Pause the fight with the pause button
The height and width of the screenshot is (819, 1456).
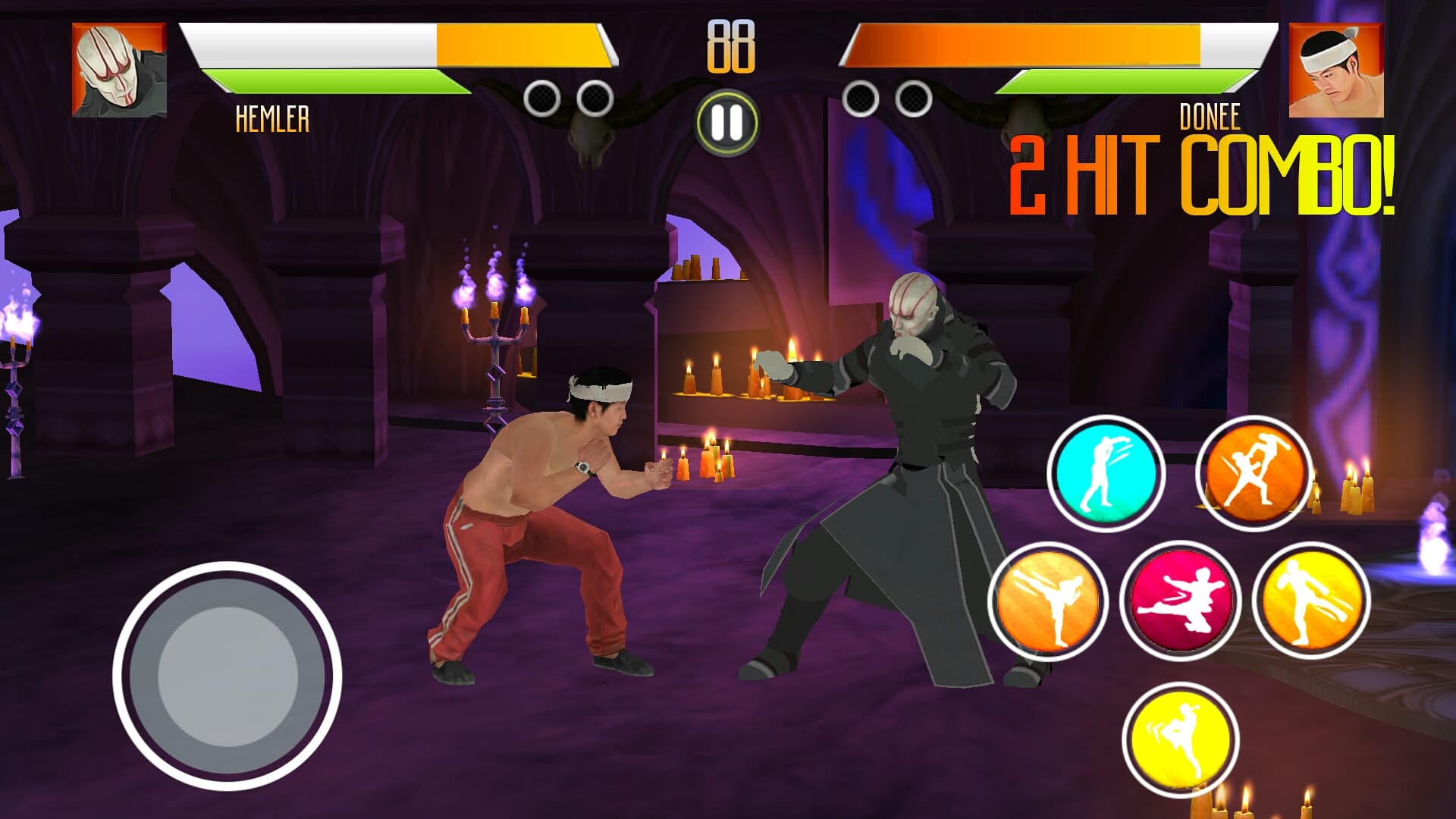726,121
